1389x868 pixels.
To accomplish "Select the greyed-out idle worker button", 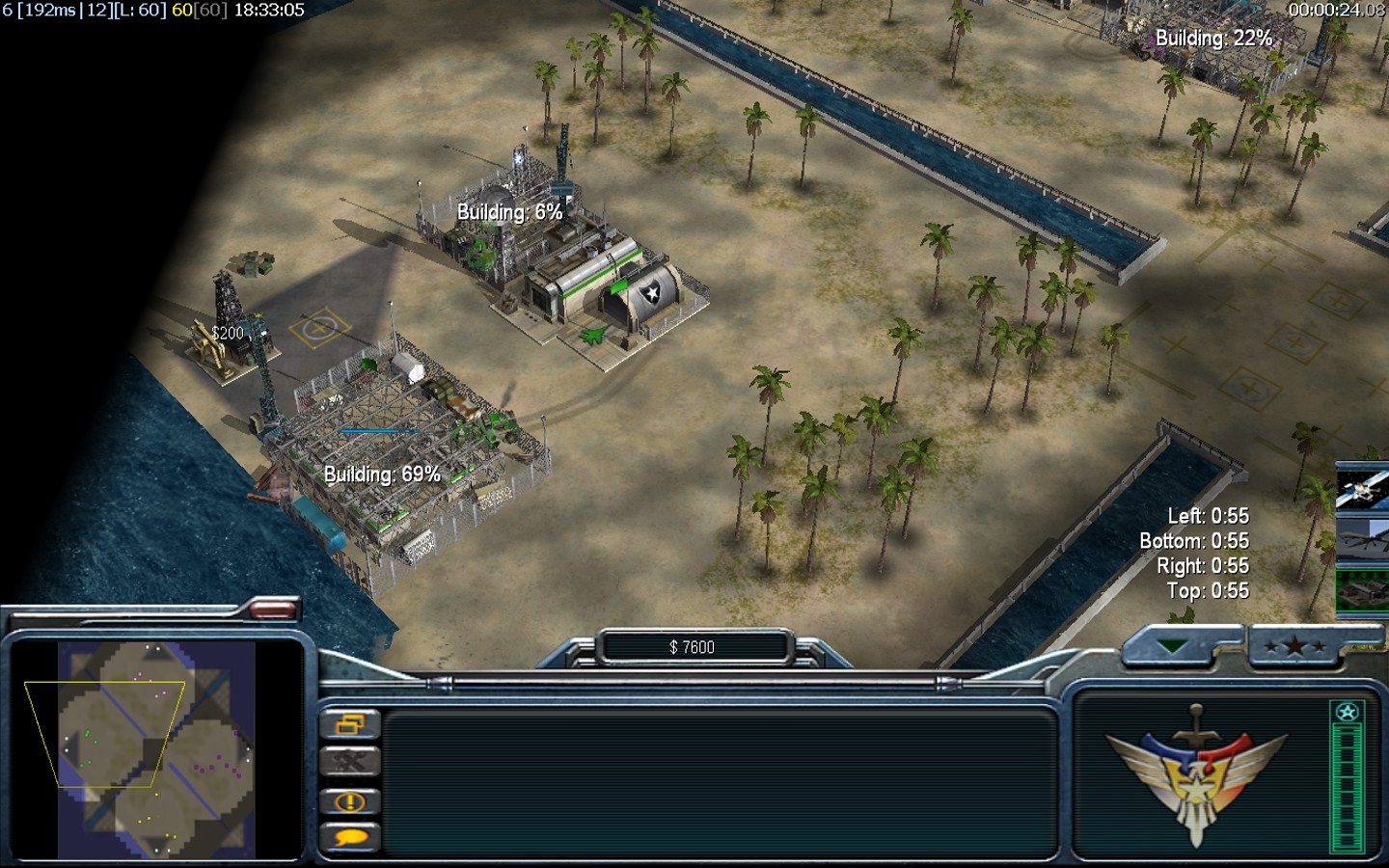I will [x=349, y=762].
